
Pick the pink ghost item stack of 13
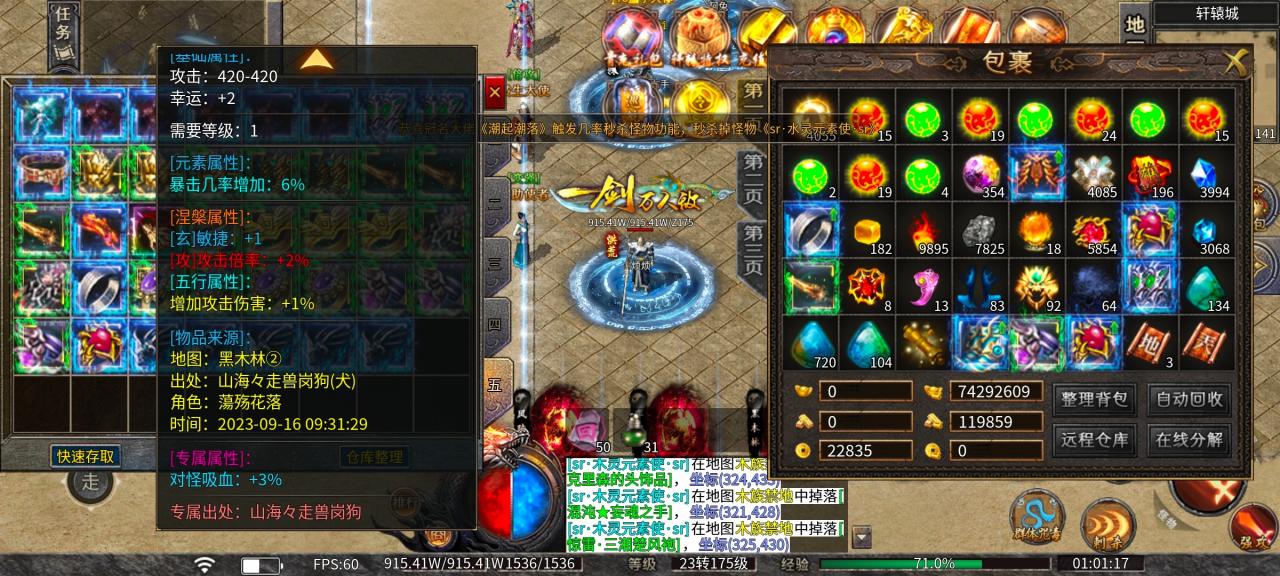click(923, 287)
